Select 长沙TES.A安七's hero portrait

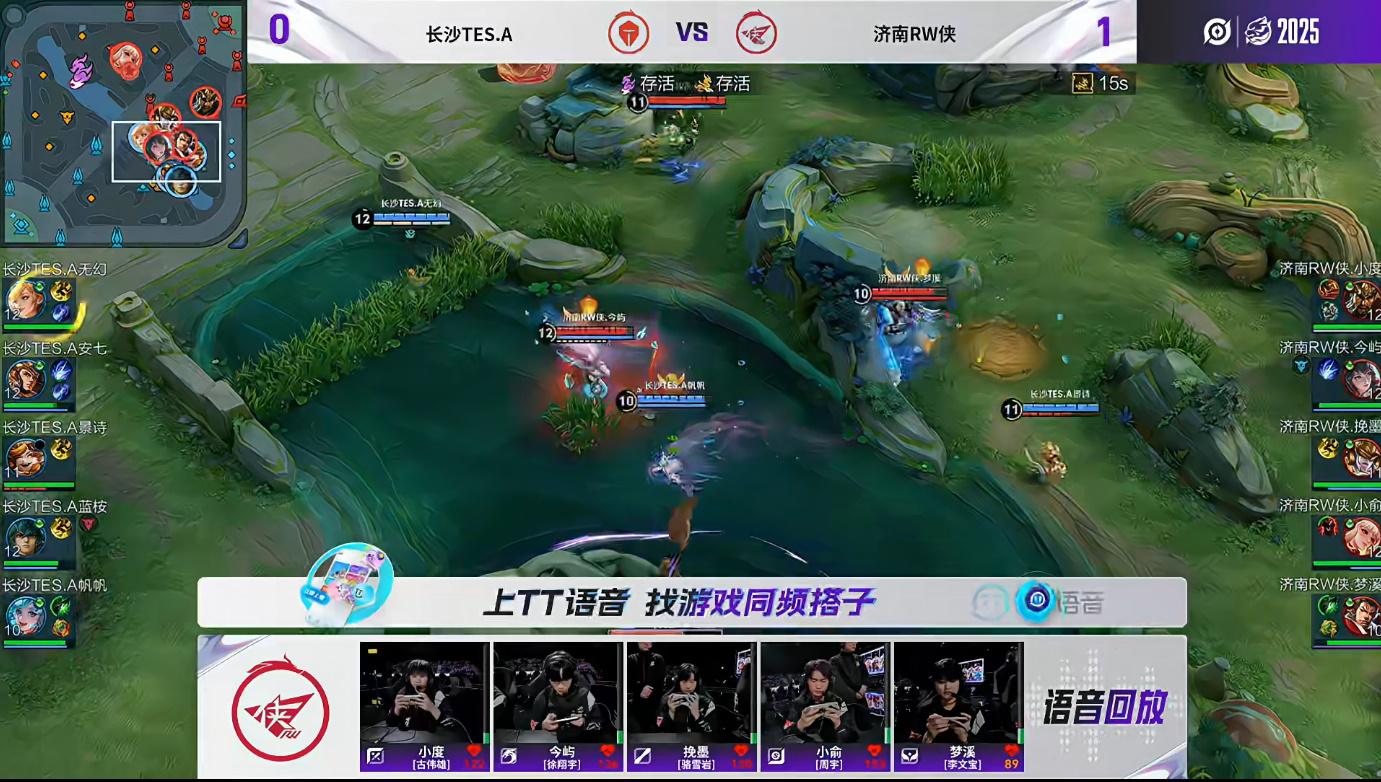[x=24, y=379]
